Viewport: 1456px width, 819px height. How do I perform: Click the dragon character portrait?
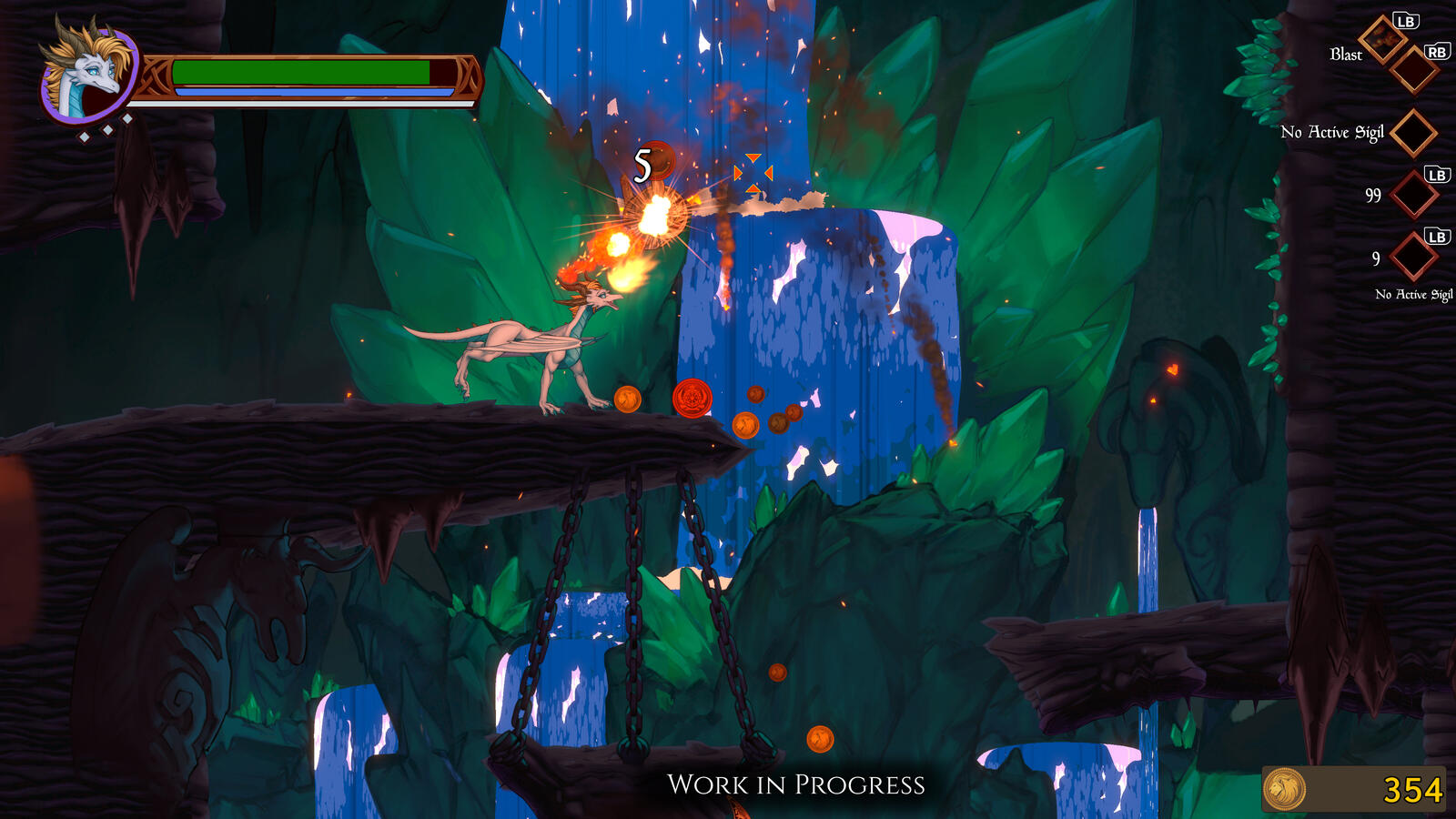click(x=86, y=75)
